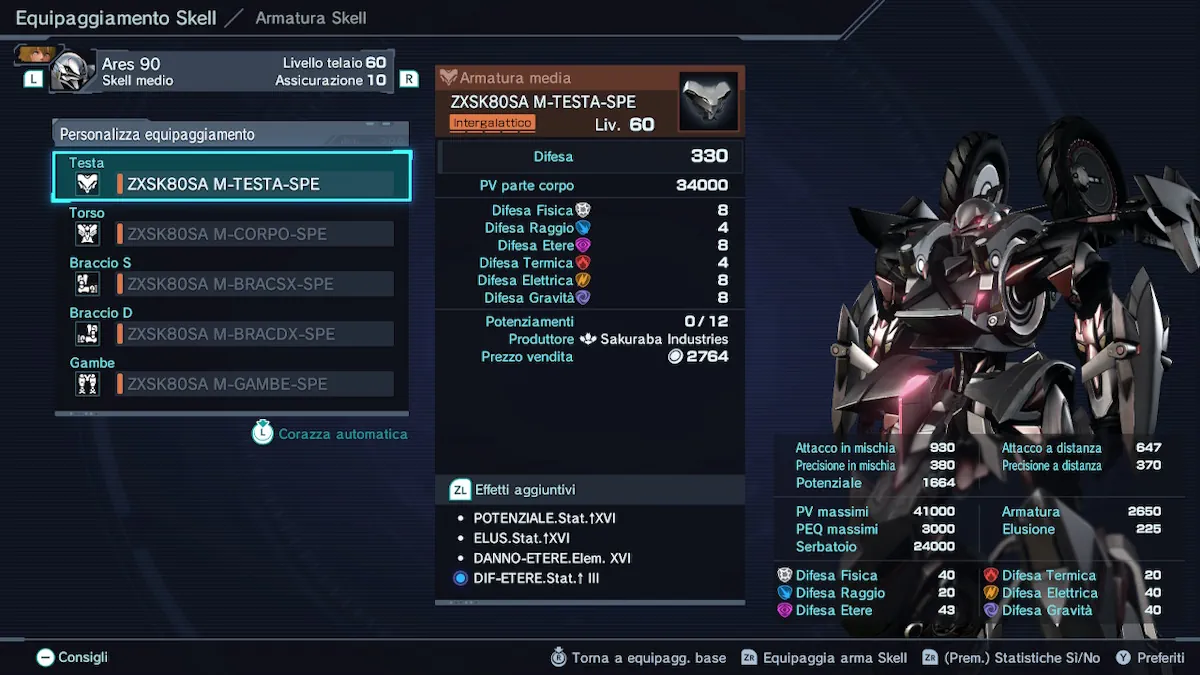Open the Gambe slot ZXSK80SA M-GAMBE-SPE
Viewport: 1200px width, 675px height.
[232, 384]
